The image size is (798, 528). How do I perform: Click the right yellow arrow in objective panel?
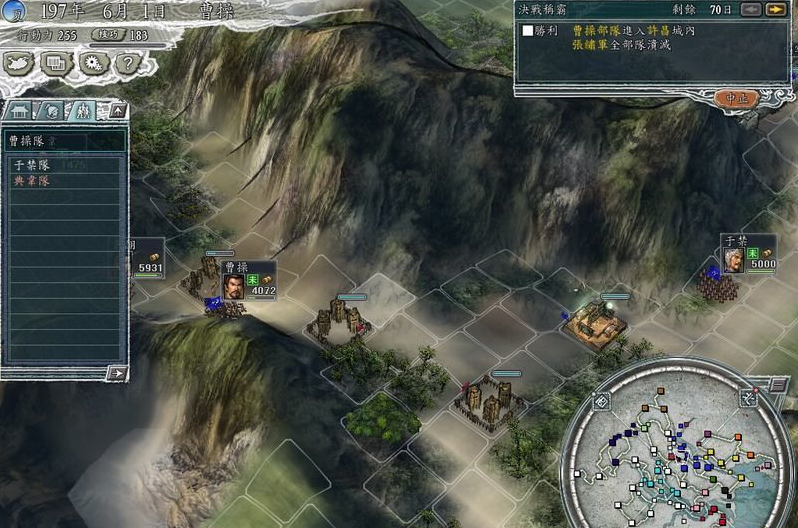pyautogui.click(x=774, y=9)
